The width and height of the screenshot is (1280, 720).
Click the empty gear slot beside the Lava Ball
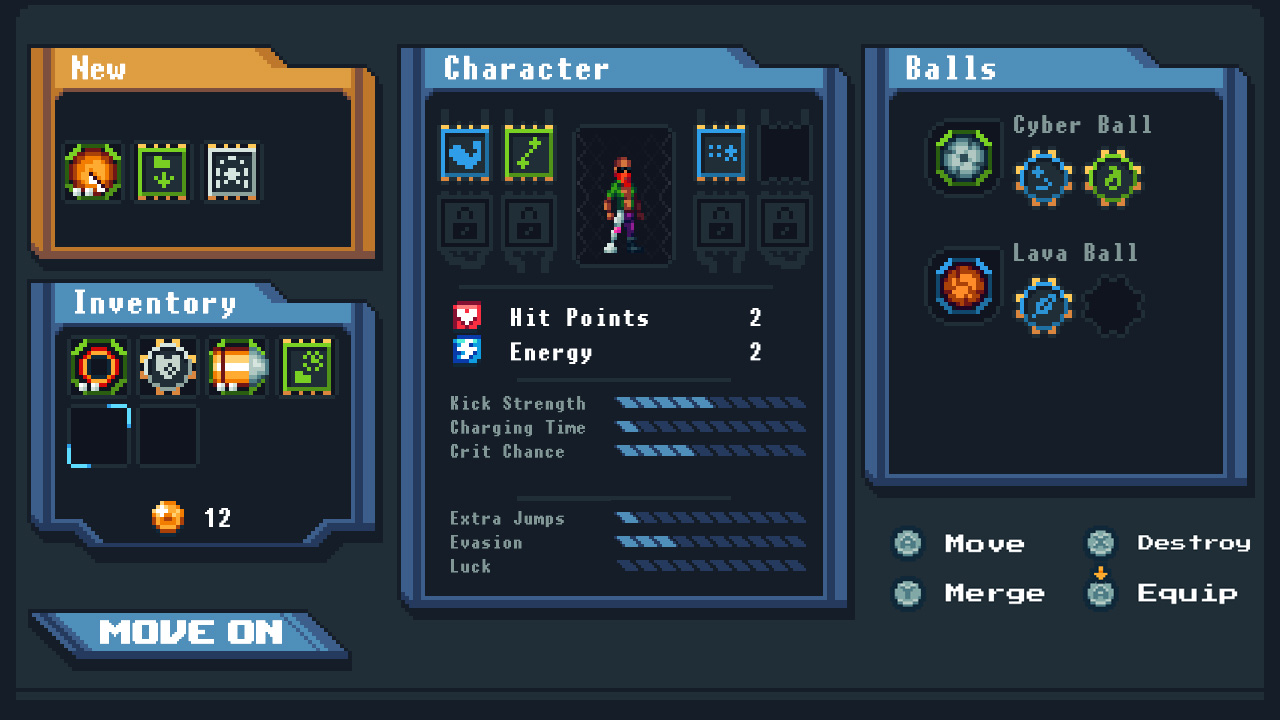[x=1114, y=303]
